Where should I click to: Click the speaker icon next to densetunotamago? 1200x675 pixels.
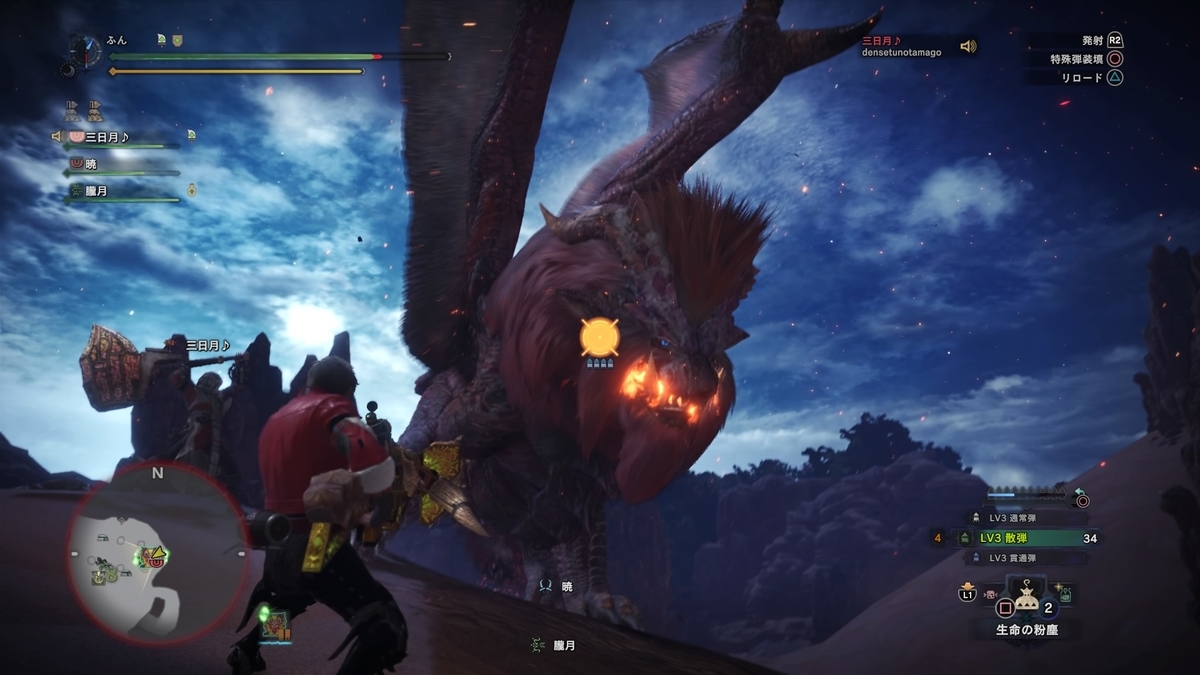click(x=967, y=46)
